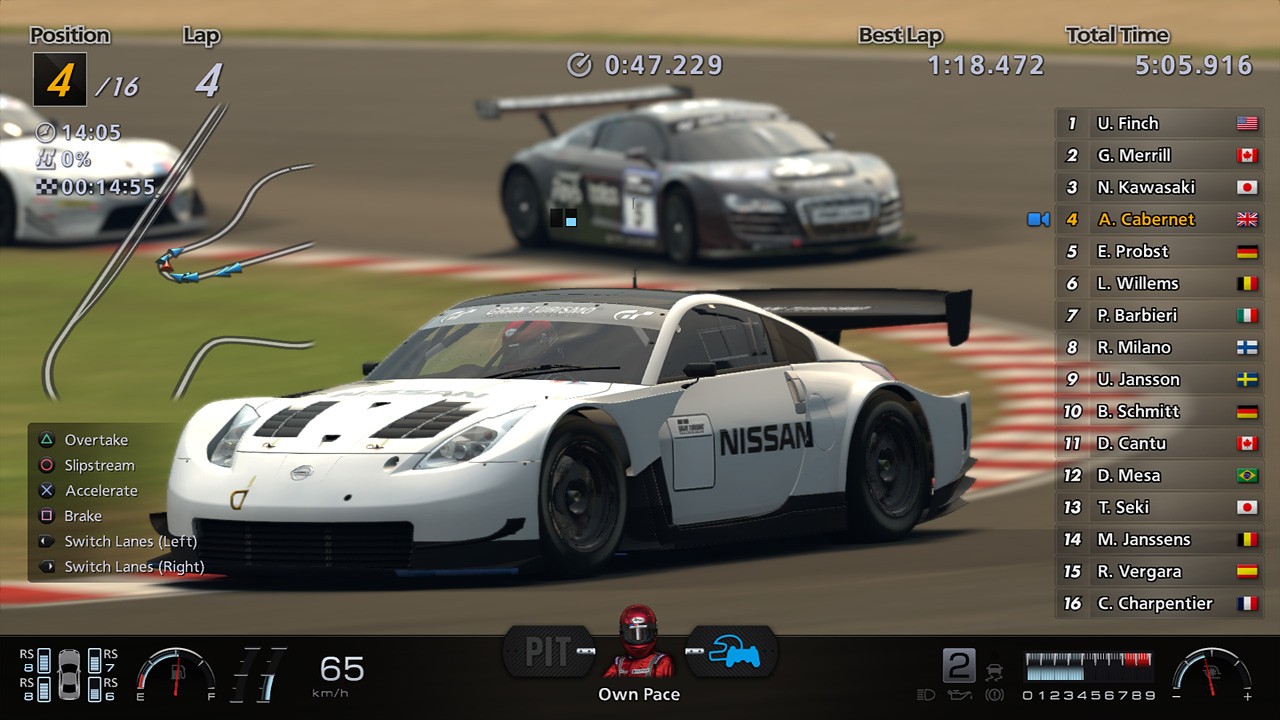1280x720 pixels.
Task: Select N. Kawasaki in the driver list
Action: click(x=1160, y=187)
